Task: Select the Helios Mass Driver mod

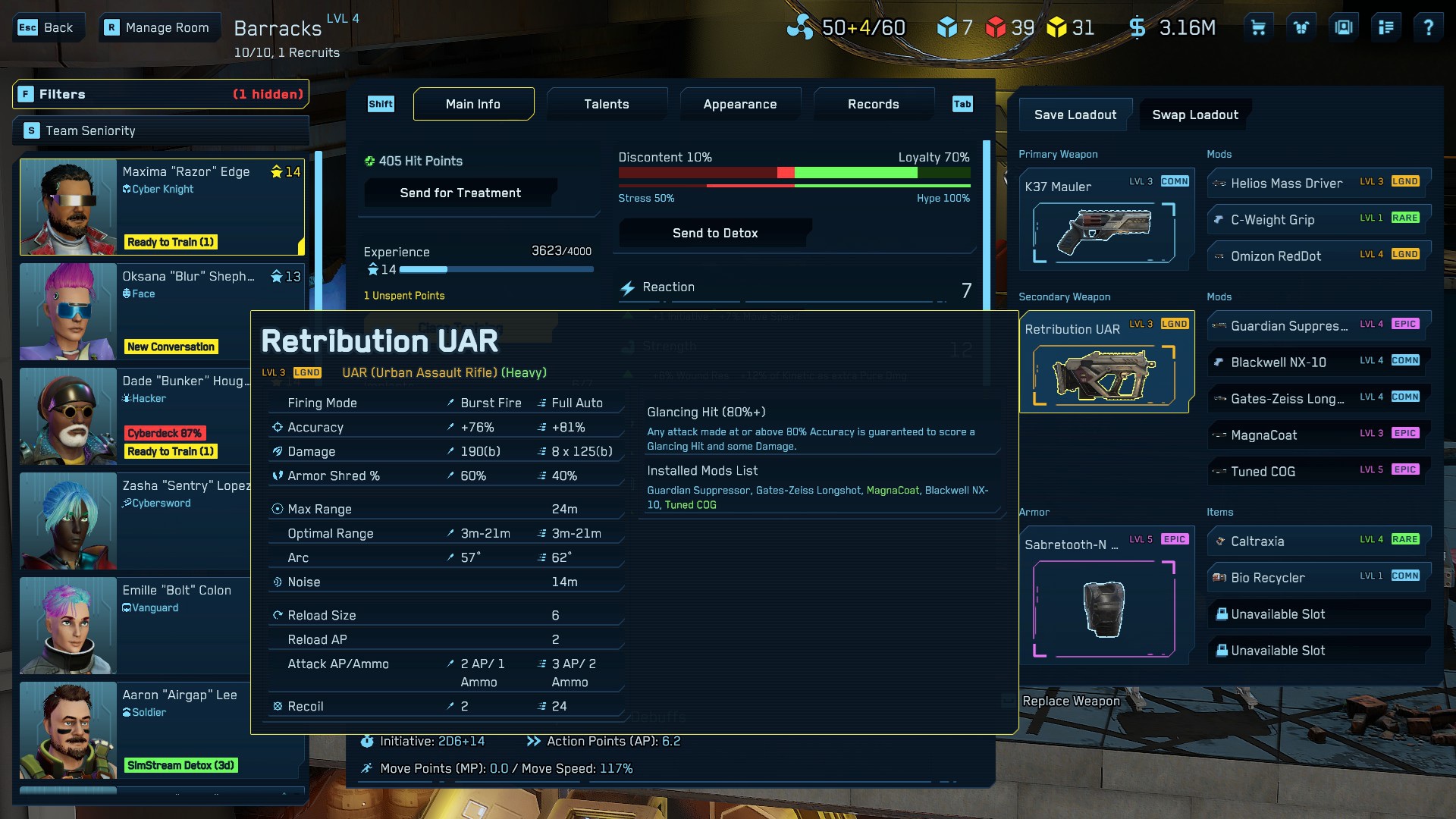Action: tap(1318, 183)
